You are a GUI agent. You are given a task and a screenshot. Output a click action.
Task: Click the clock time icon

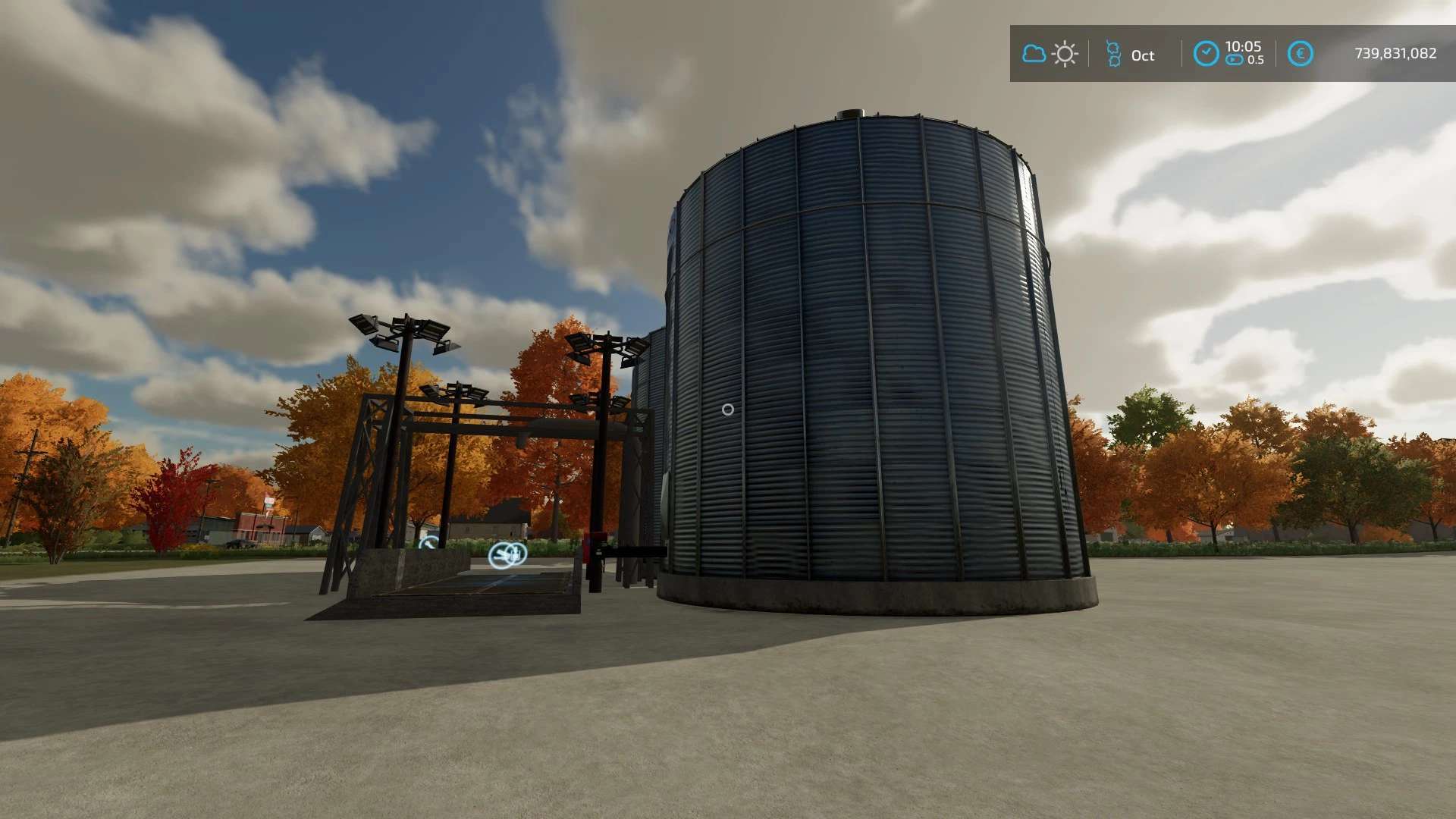pyautogui.click(x=1206, y=54)
